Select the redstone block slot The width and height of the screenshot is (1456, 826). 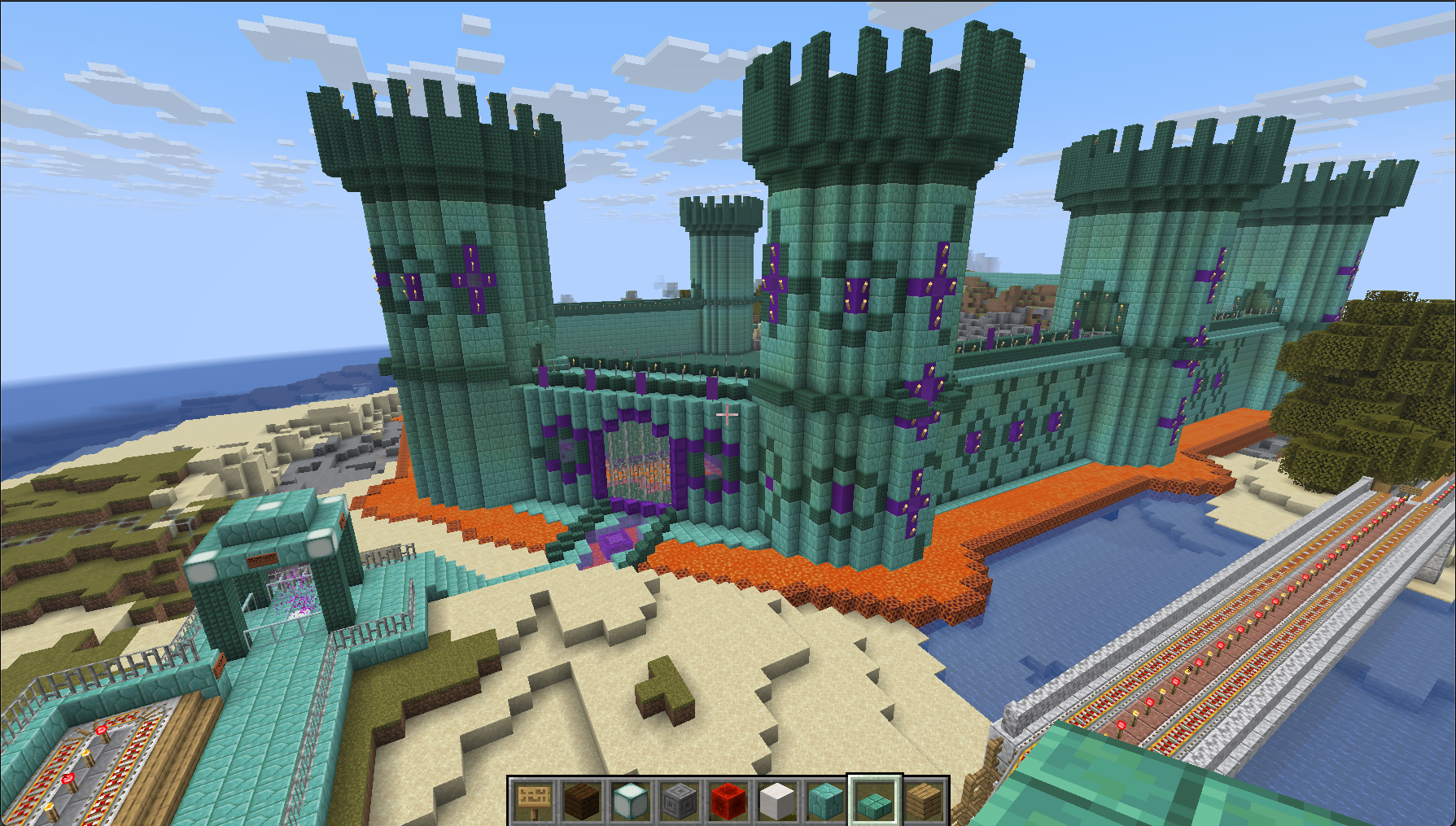point(728,800)
